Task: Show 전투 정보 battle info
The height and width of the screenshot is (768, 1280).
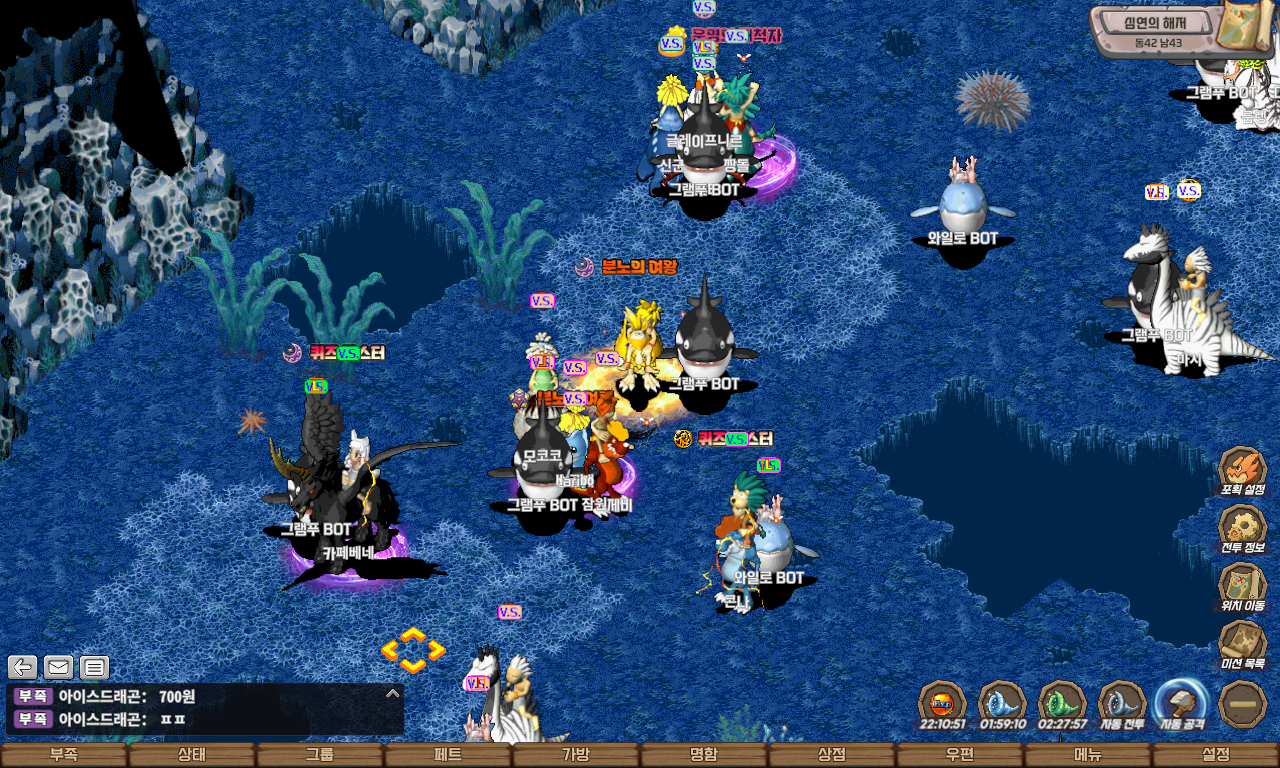Action: tap(1243, 530)
